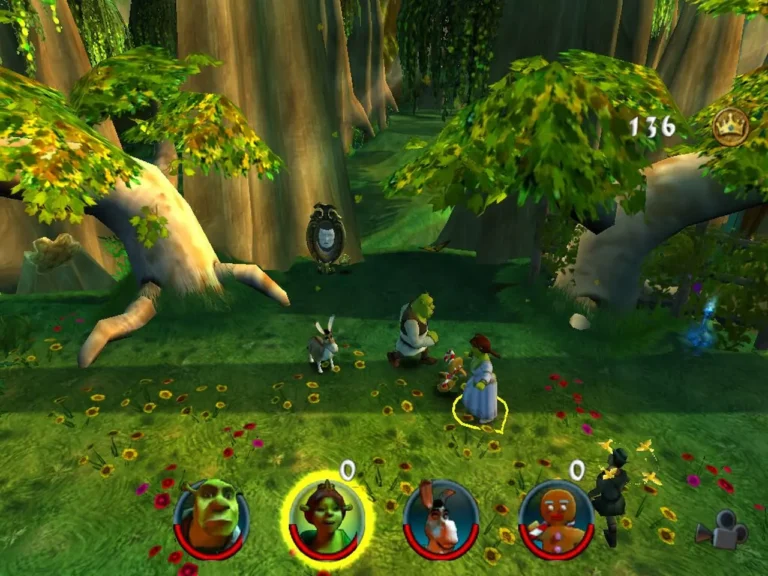Pick the Gingerbread Man portrait
The height and width of the screenshot is (576, 768).
pos(556,518)
